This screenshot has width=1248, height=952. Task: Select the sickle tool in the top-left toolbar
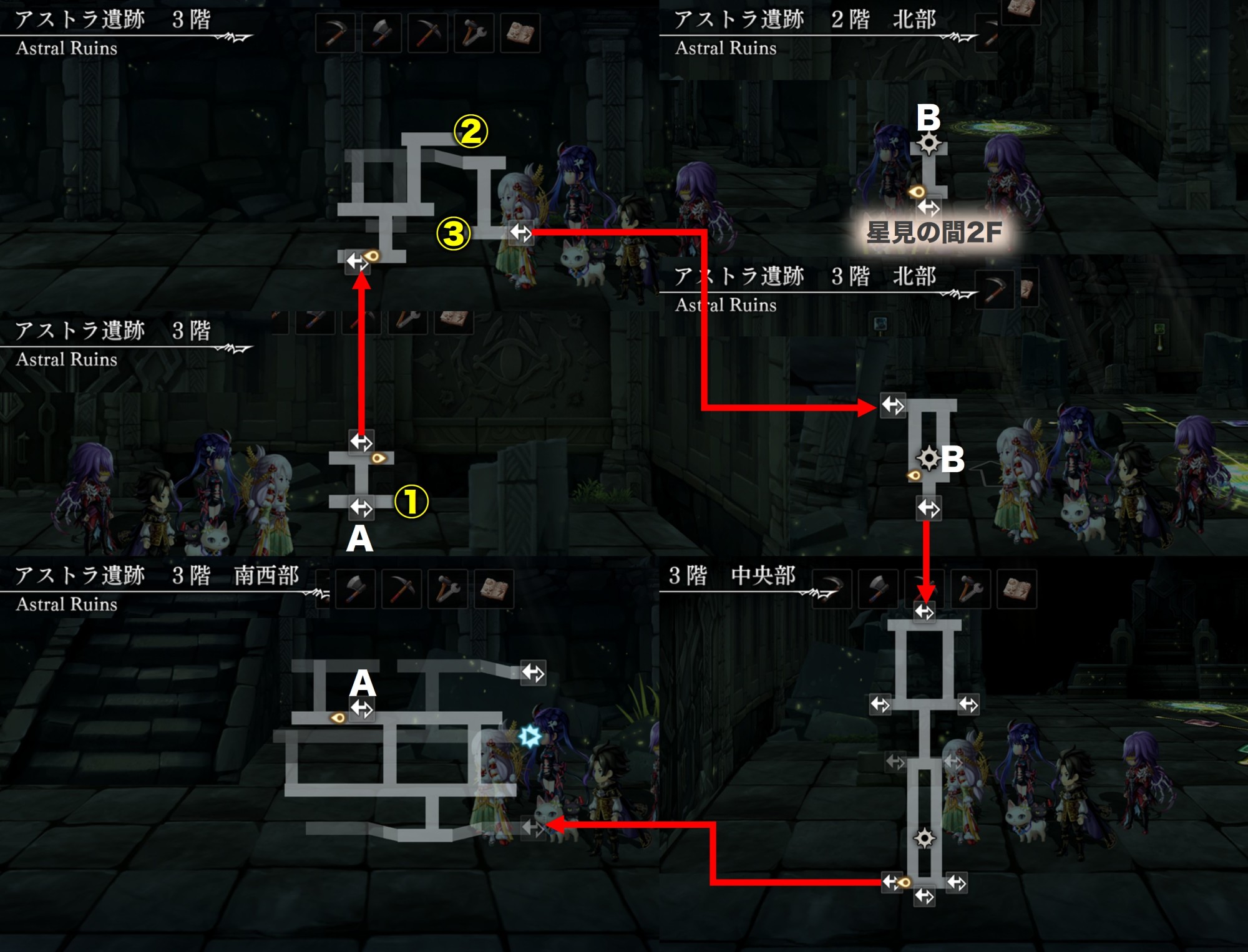(336, 33)
